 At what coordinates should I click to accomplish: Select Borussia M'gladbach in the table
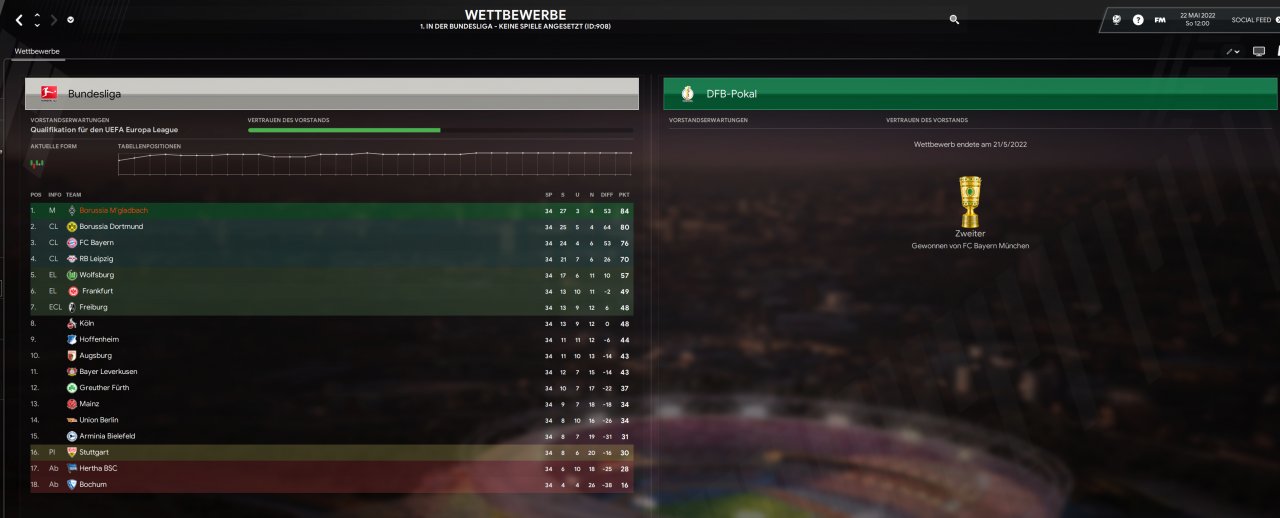[113, 211]
